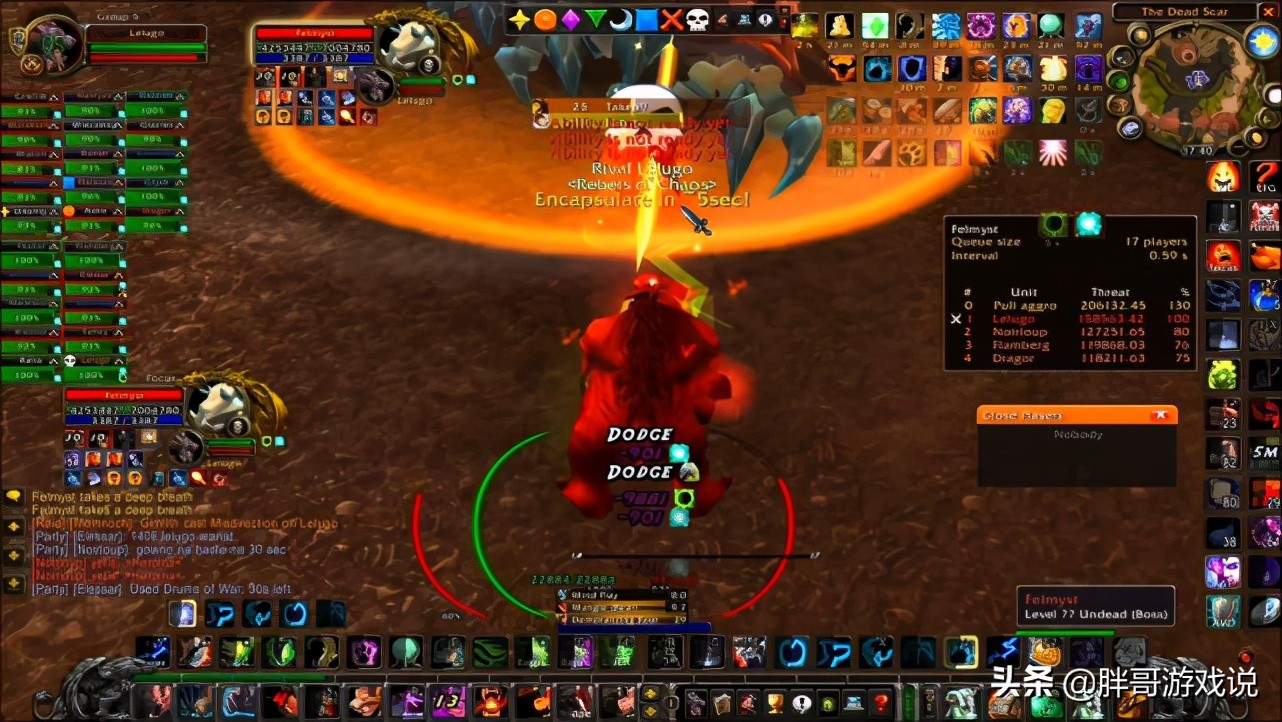Apply the green triangle raid marker

coord(596,19)
